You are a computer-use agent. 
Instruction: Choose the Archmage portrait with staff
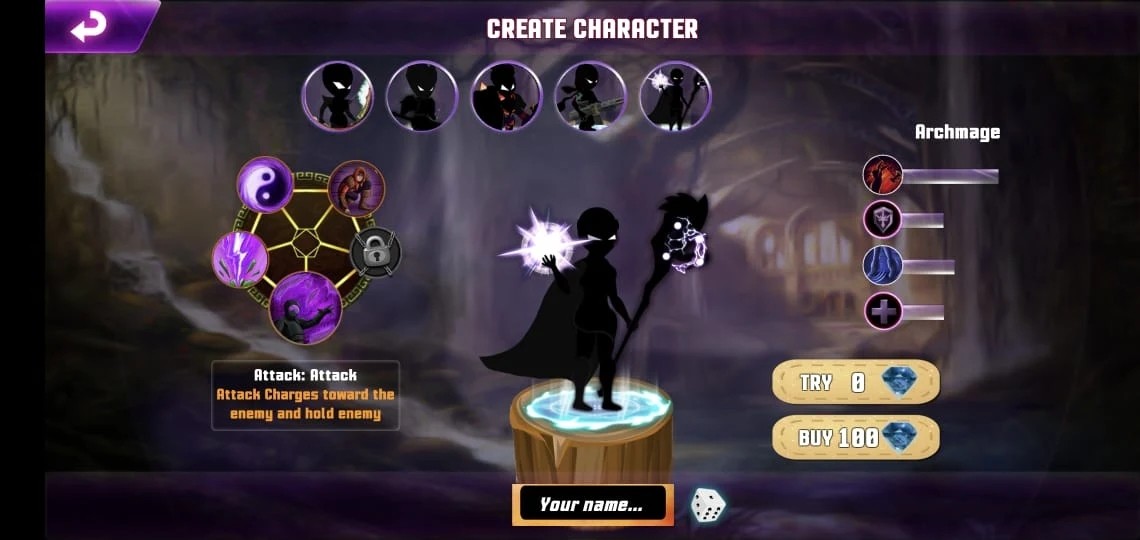coord(675,97)
